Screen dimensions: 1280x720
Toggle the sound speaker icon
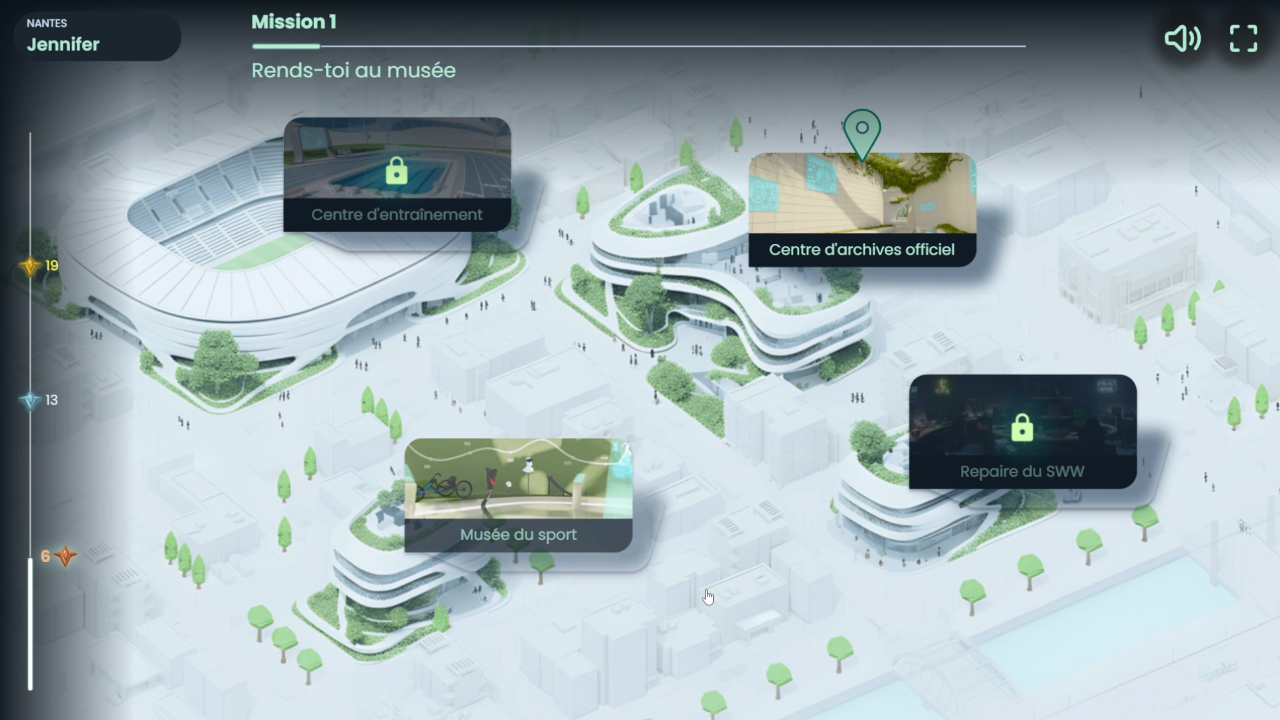[x=1182, y=39]
